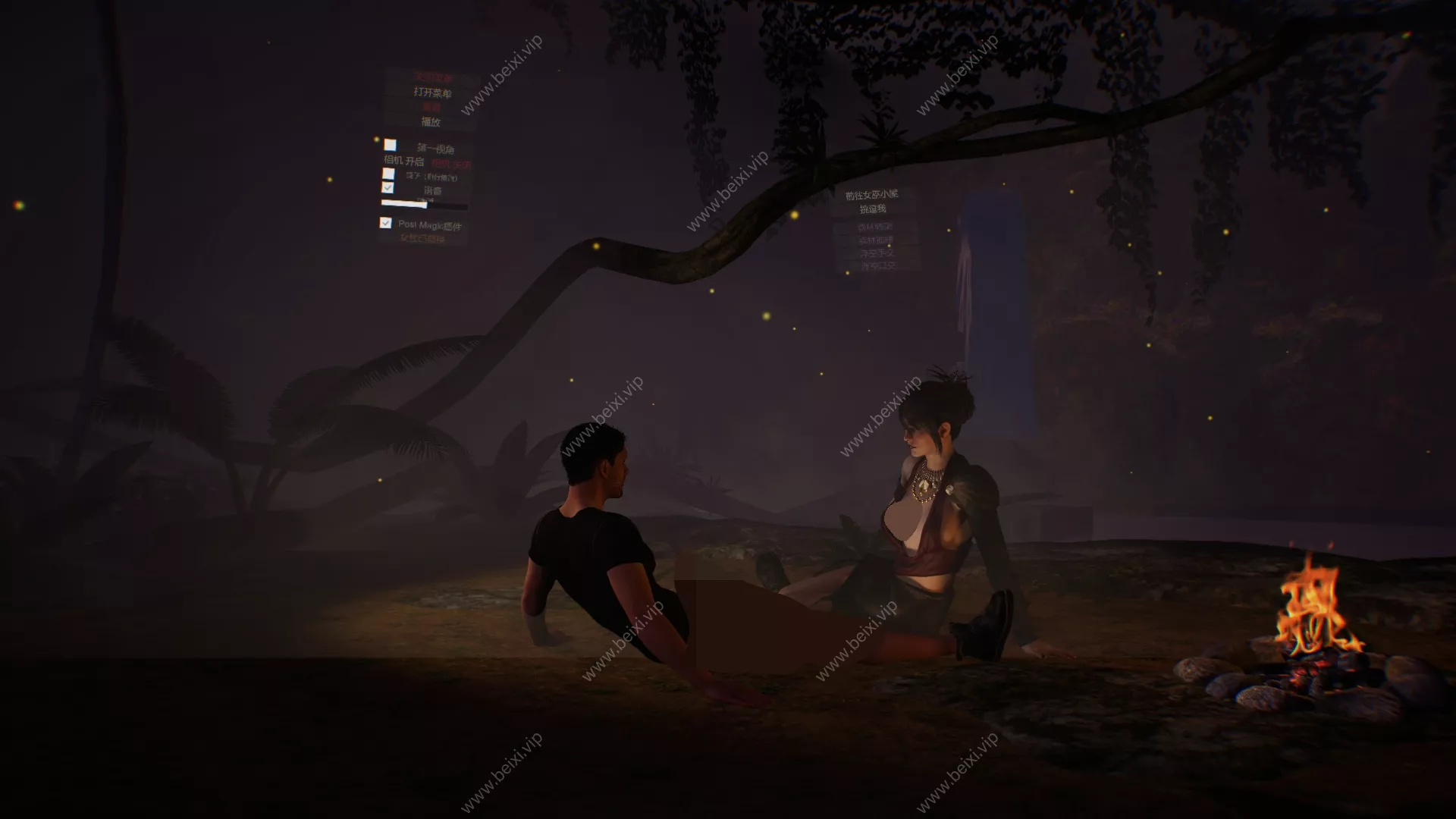This screenshot has height=819, width=1456.
Task: Select the second forest action in the list
Action: point(876,241)
